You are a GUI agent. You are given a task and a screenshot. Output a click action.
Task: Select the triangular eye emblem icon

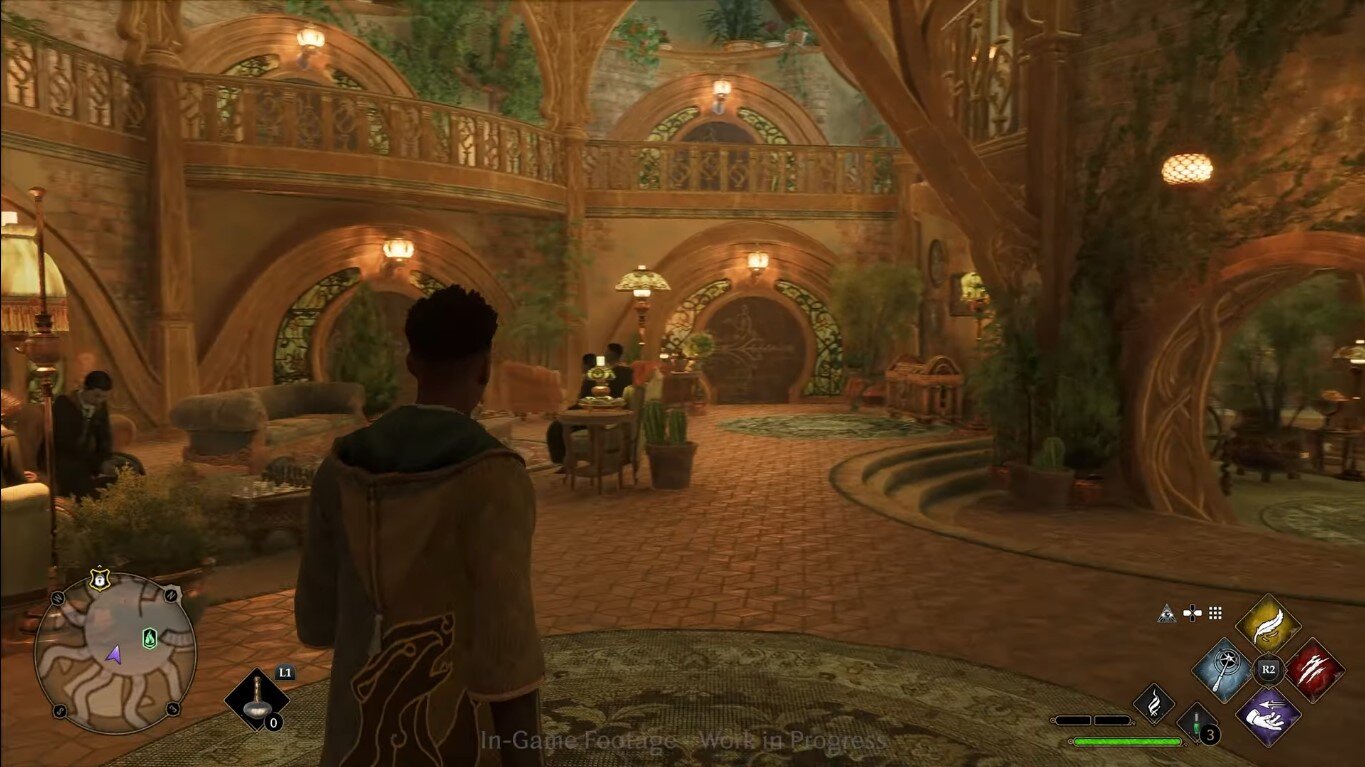1167,613
